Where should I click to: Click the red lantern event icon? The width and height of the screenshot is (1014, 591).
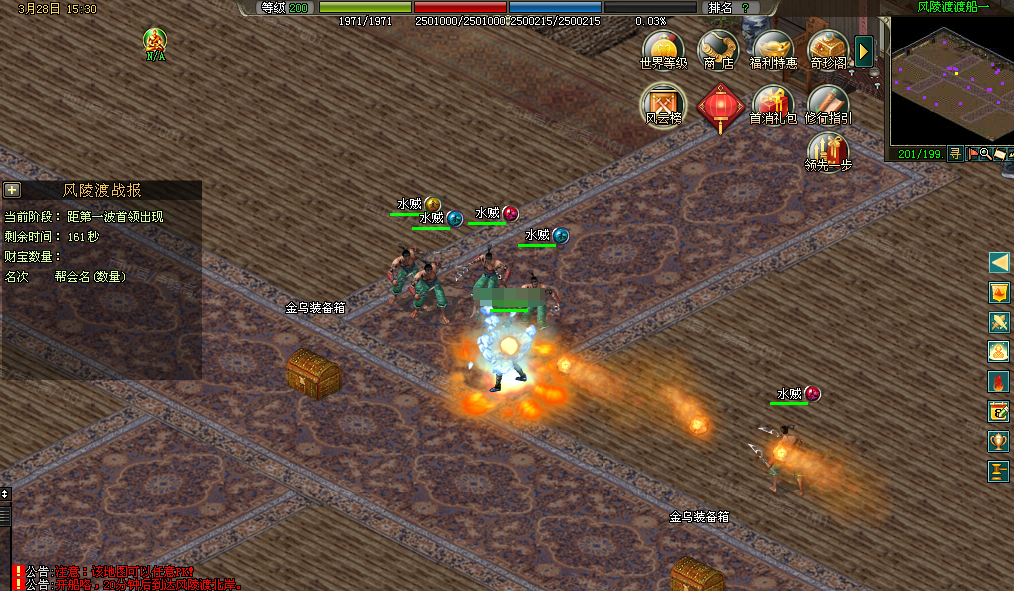coord(719,106)
